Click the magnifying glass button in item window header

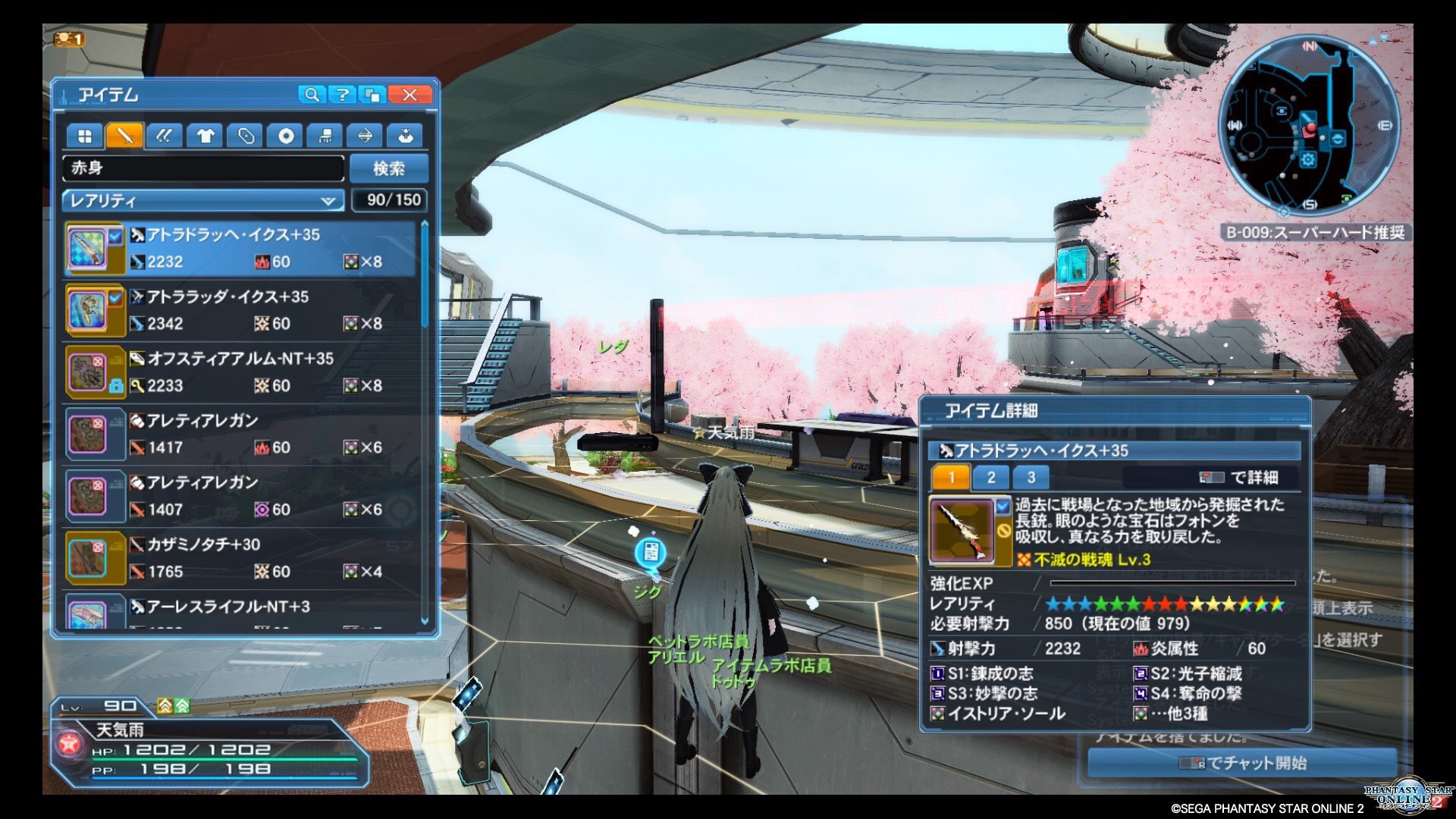click(311, 95)
